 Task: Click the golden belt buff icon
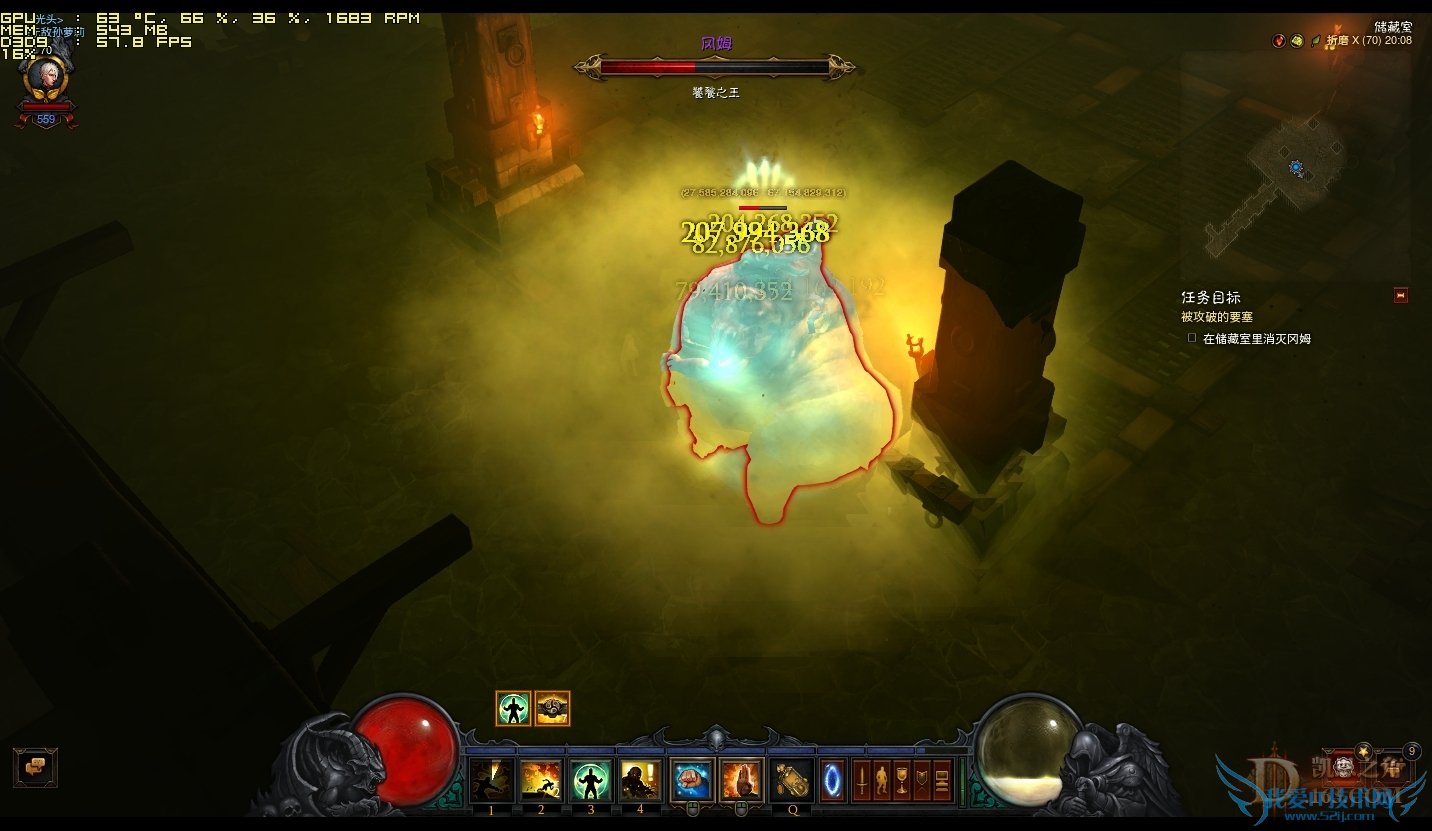click(x=552, y=708)
